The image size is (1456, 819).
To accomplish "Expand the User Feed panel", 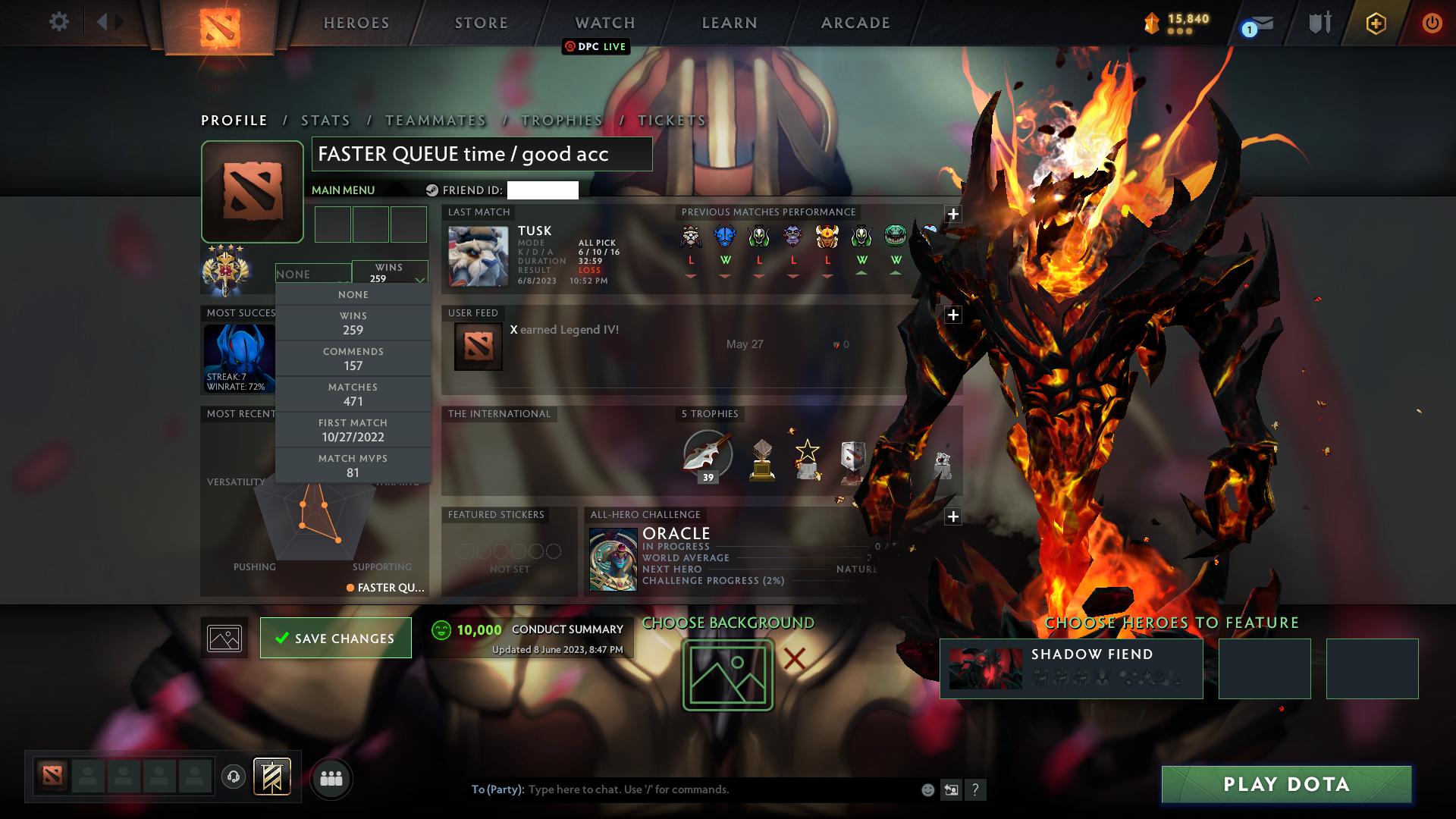I will pyautogui.click(x=953, y=314).
